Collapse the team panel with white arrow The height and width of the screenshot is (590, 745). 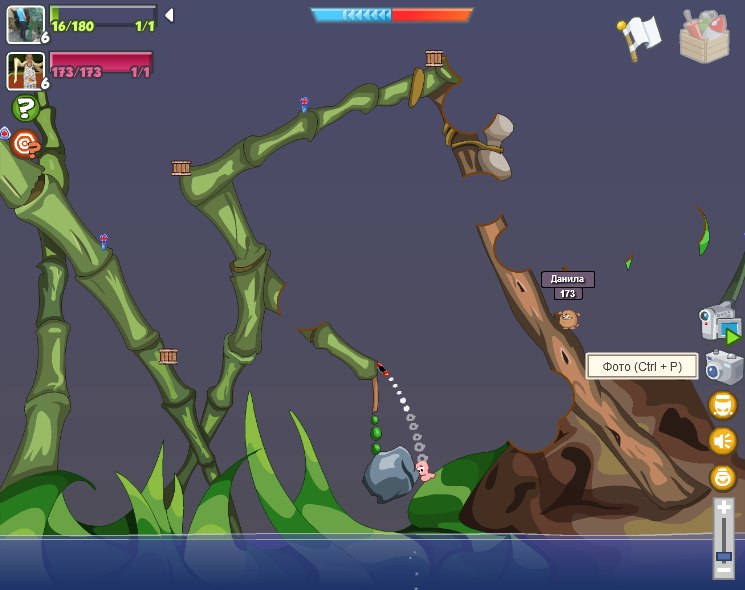coord(169,15)
